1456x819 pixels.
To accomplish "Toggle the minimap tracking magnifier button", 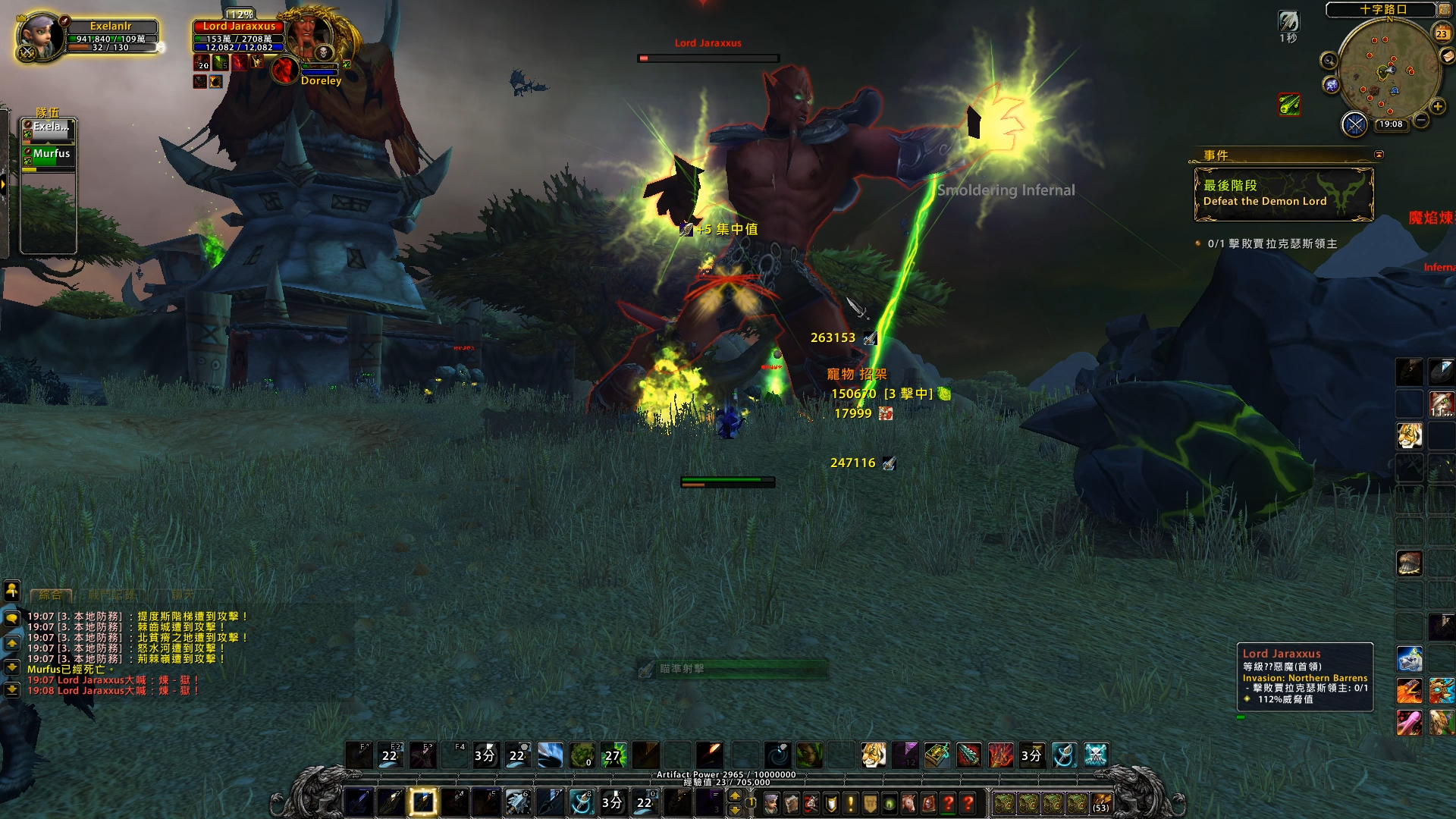I will [x=1329, y=60].
